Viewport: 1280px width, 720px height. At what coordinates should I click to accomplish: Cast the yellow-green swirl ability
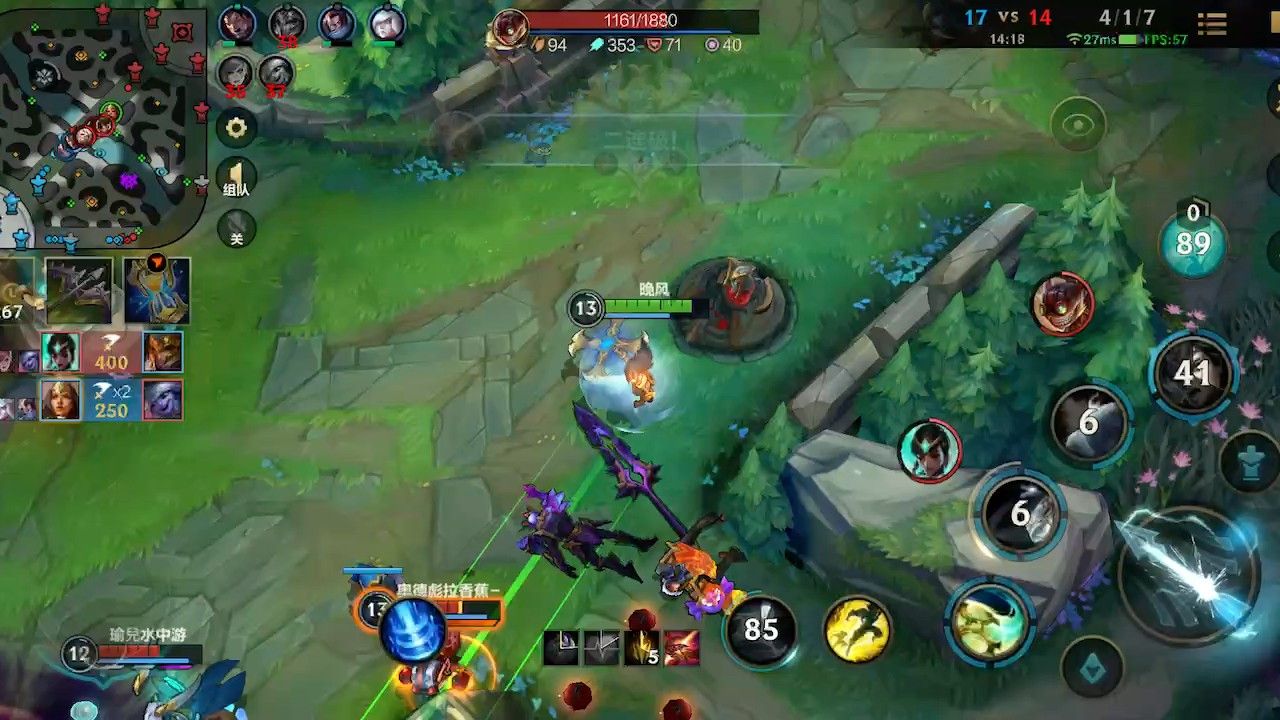pos(989,621)
